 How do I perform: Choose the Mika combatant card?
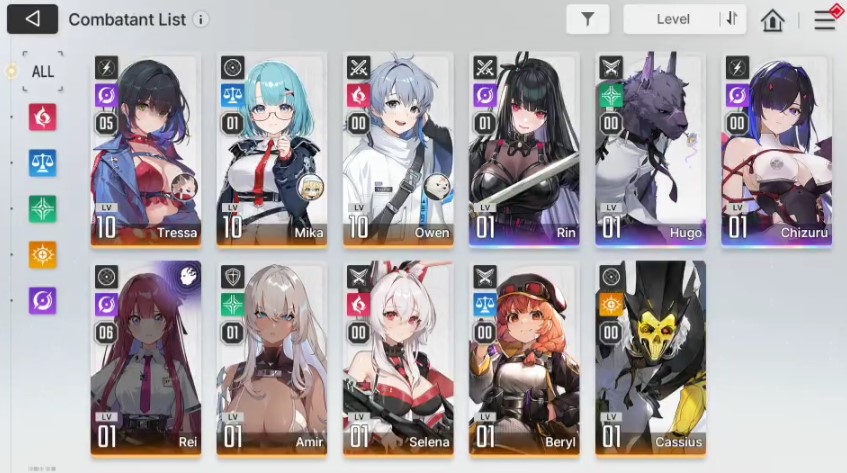click(272, 150)
